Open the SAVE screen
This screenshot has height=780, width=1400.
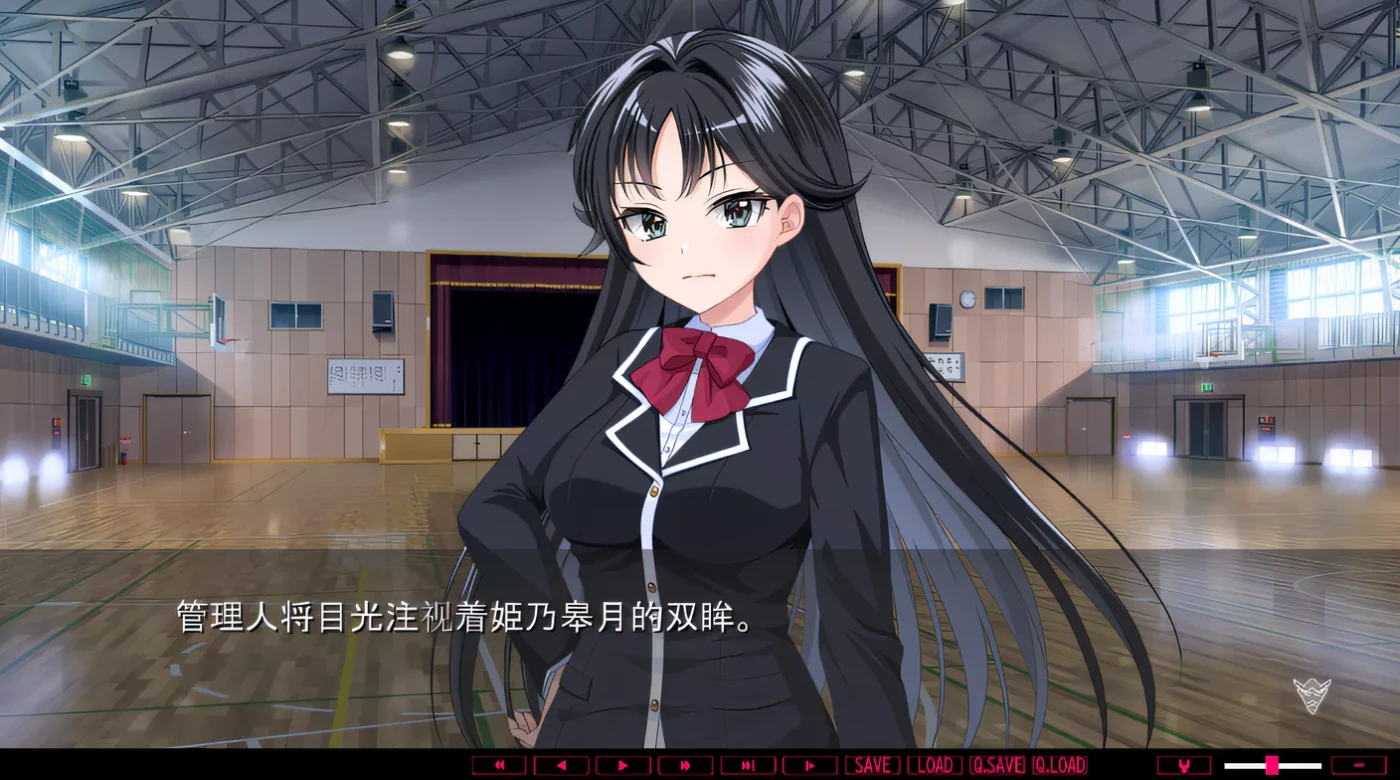click(x=872, y=765)
